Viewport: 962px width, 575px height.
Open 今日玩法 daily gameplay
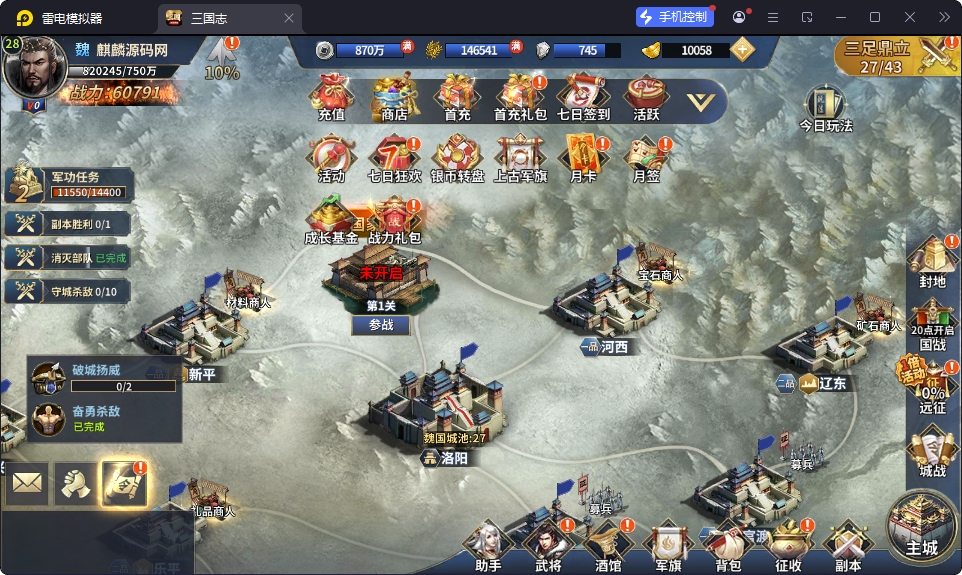click(x=825, y=108)
